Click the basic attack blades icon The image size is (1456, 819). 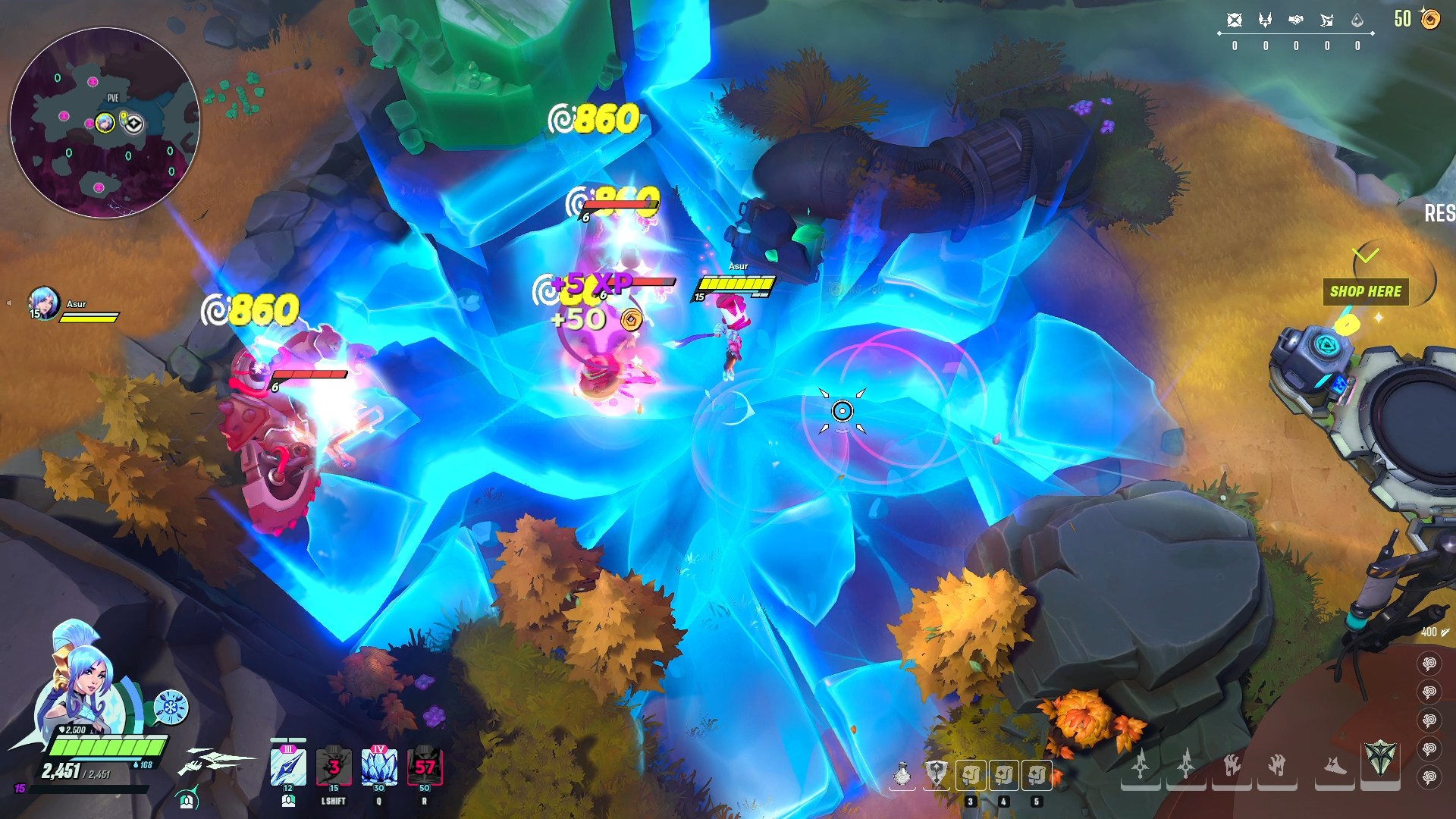(x=216, y=761)
